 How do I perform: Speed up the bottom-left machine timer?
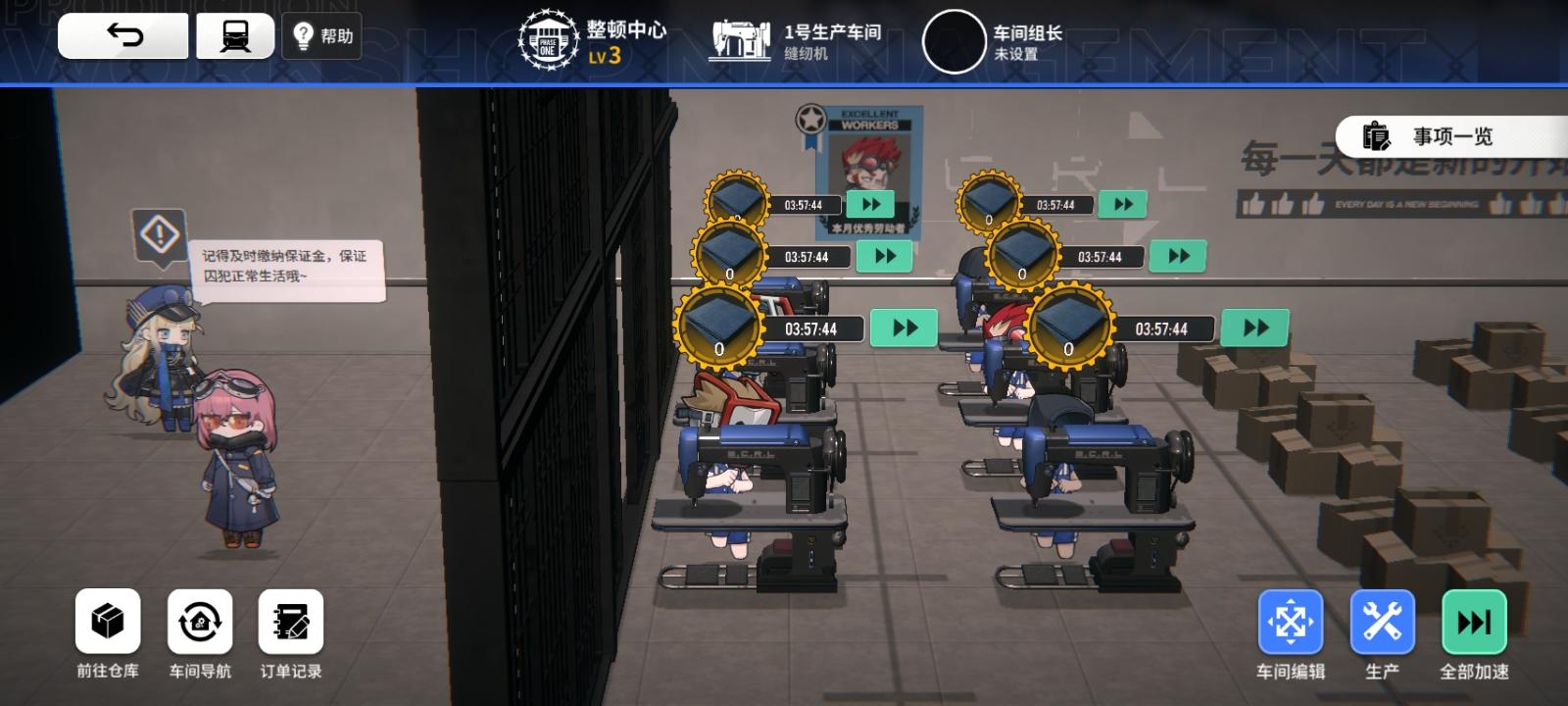click(x=903, y=328)
